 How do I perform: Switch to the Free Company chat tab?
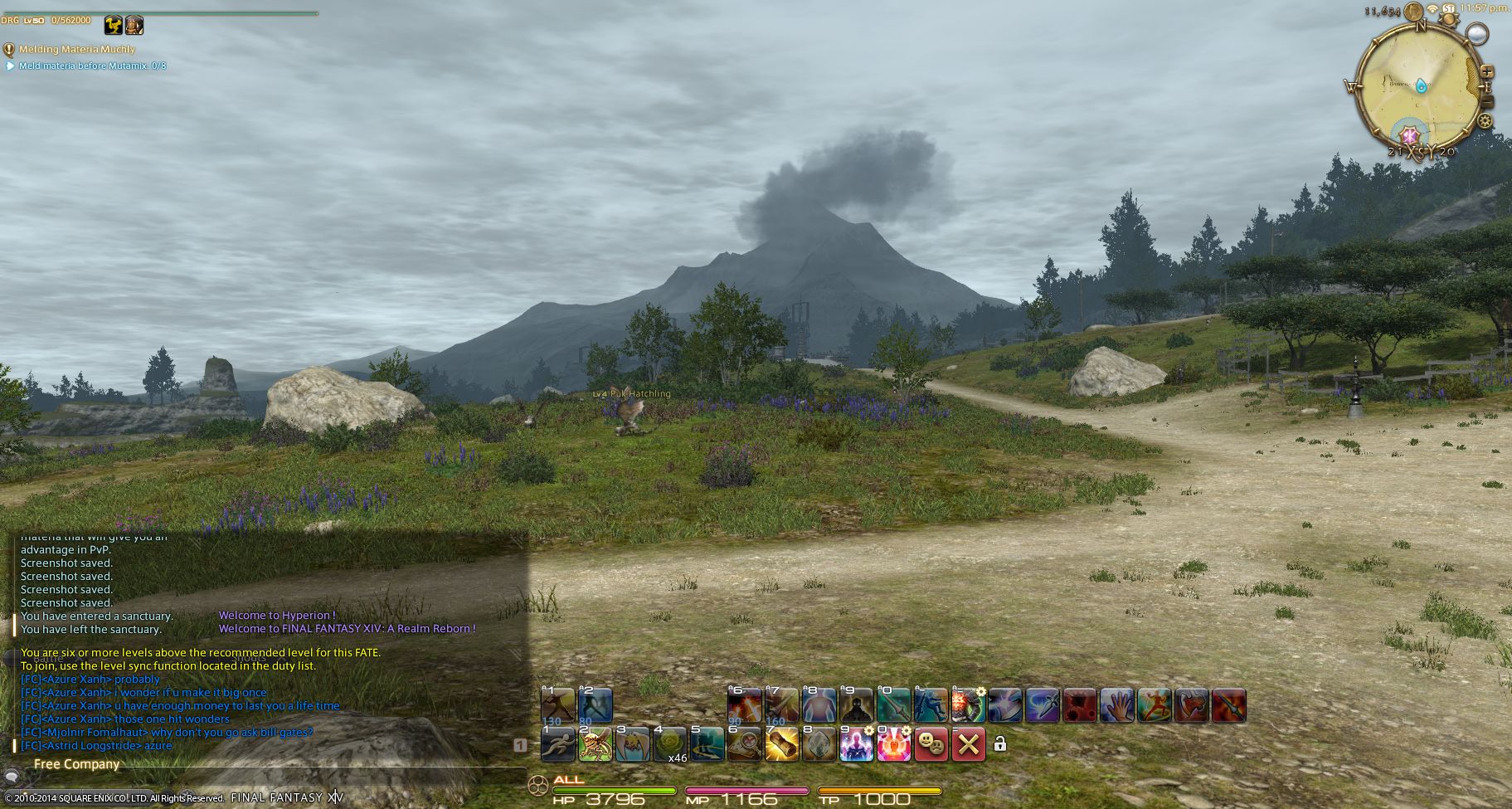(76, 764)
